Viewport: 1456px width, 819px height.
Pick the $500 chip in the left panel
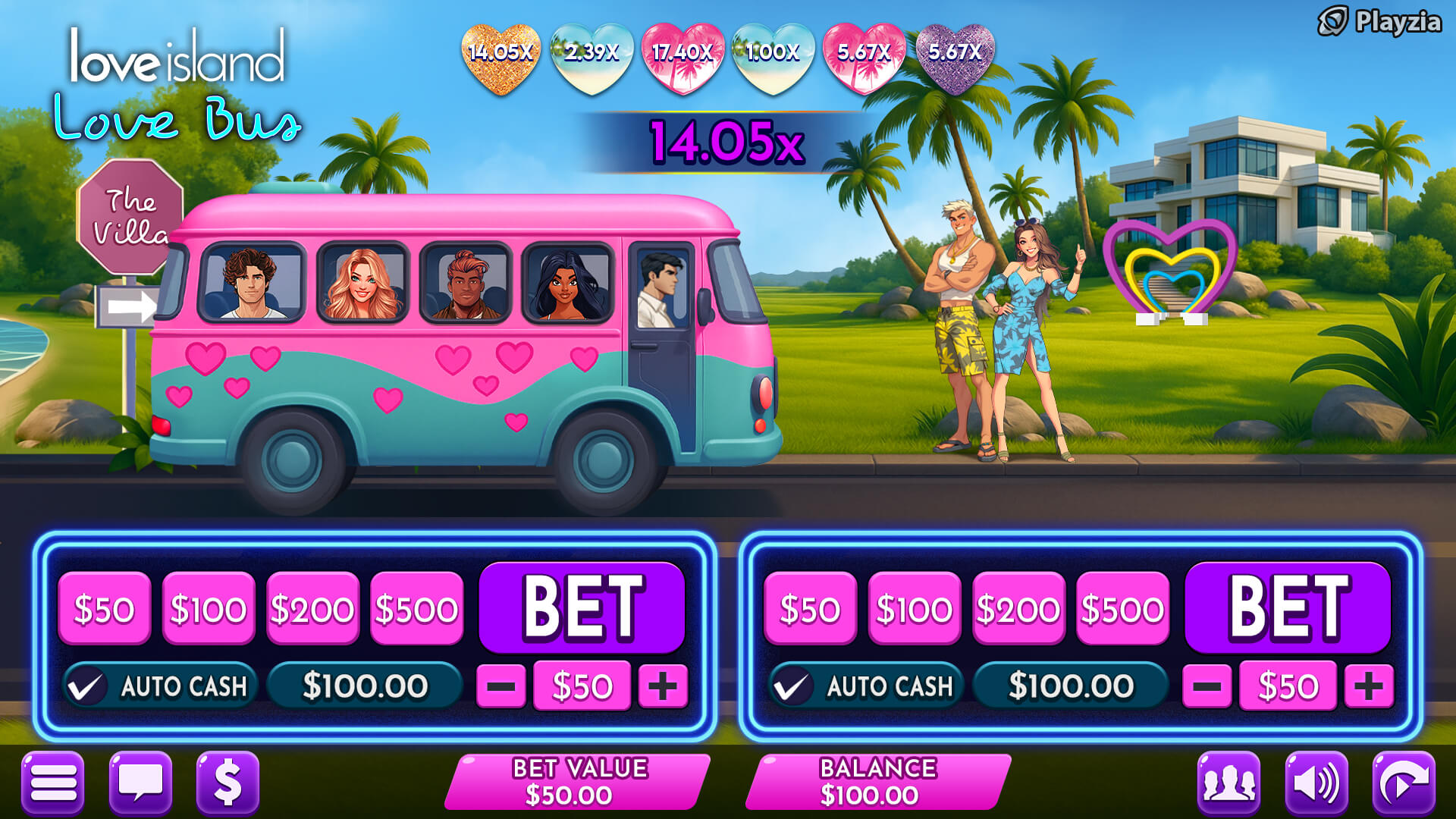pyautogui.click(x=416, y=609)
